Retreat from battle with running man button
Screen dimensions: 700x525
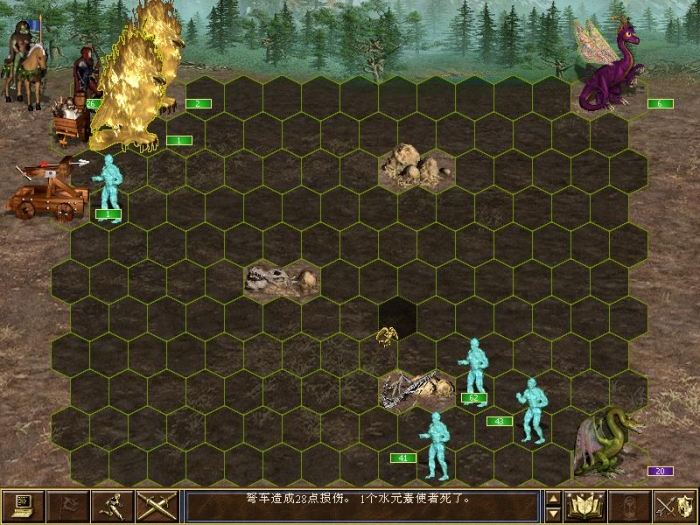pyautogui.click(x=112, y=506)
